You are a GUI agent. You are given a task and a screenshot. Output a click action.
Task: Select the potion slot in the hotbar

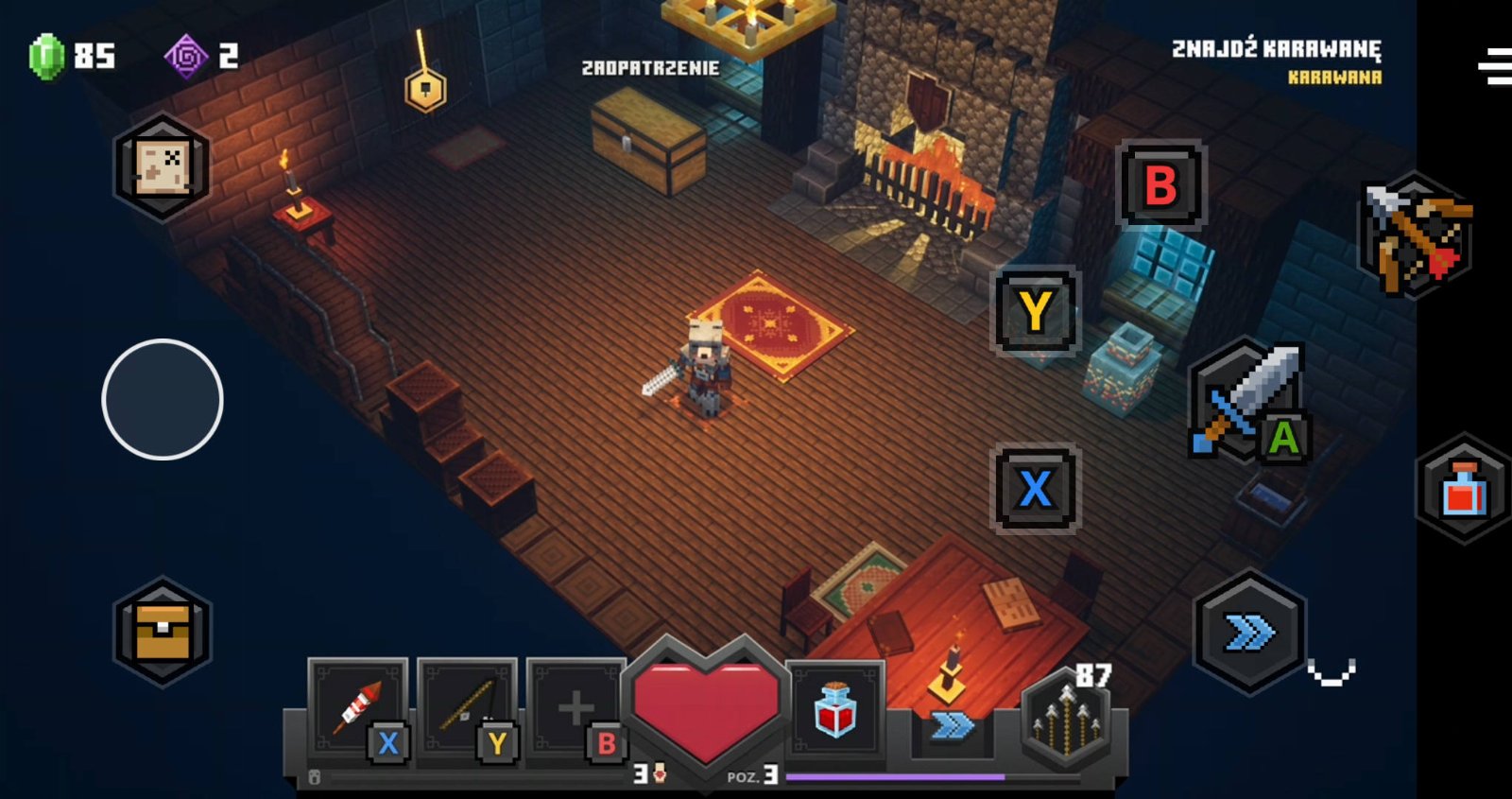pos(835,709)
